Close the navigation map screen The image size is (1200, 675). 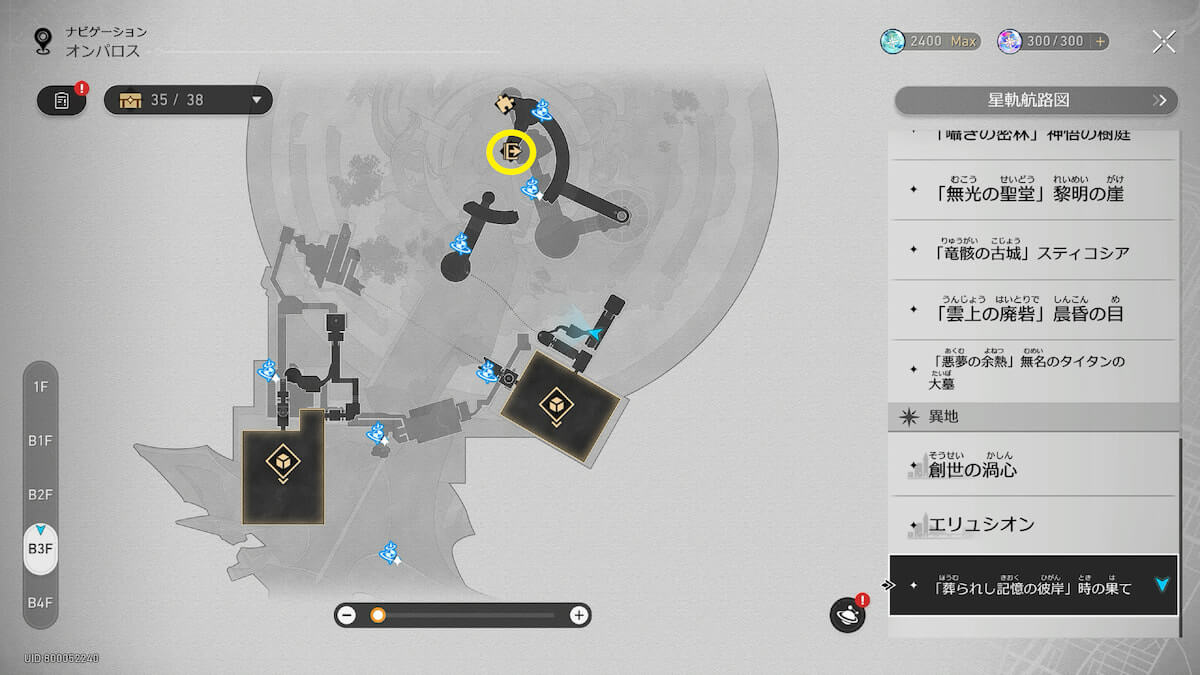click(x=1163, y=41)
